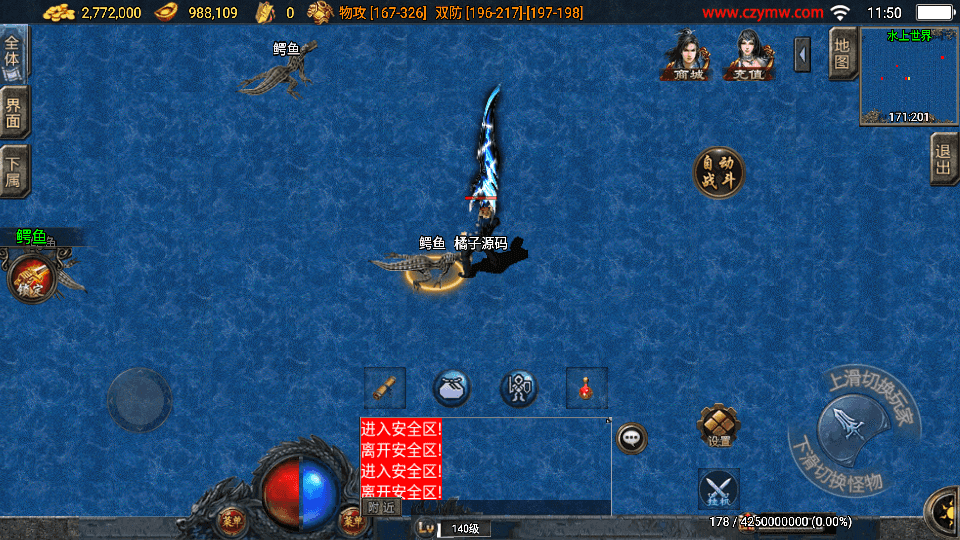Use the scroll item in the quick slot
Image resolution: width=960 pixels, height=540 pixels.
tap(384, 387)
